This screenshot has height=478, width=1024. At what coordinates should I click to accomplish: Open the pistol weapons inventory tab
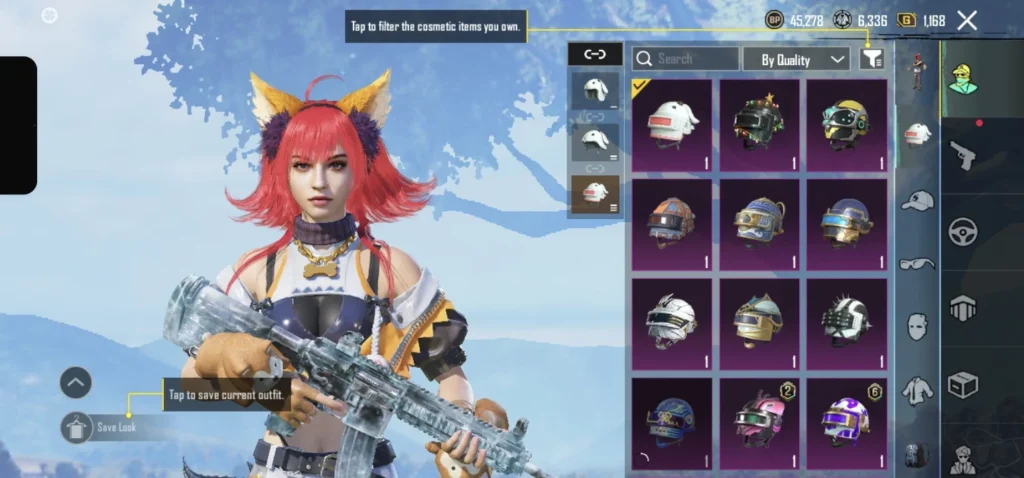point(963,155)
